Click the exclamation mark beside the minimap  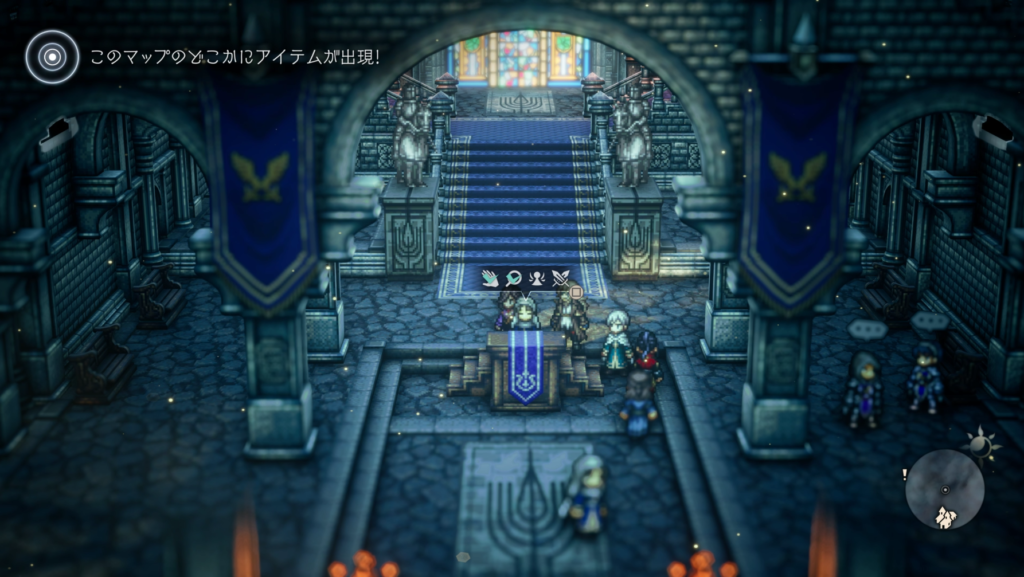904,475
